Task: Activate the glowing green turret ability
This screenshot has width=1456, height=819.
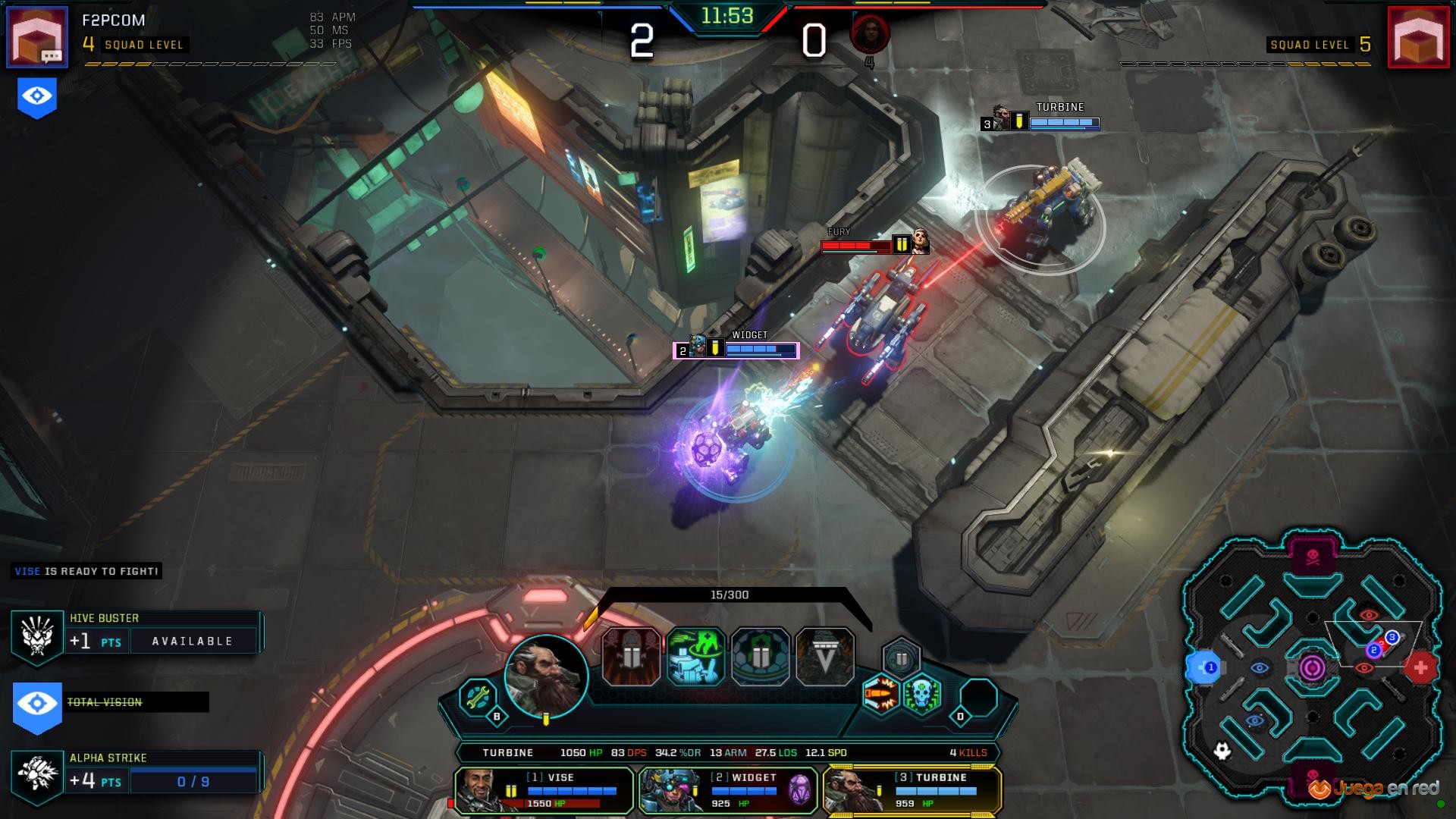Action: (x=696, y=657)
